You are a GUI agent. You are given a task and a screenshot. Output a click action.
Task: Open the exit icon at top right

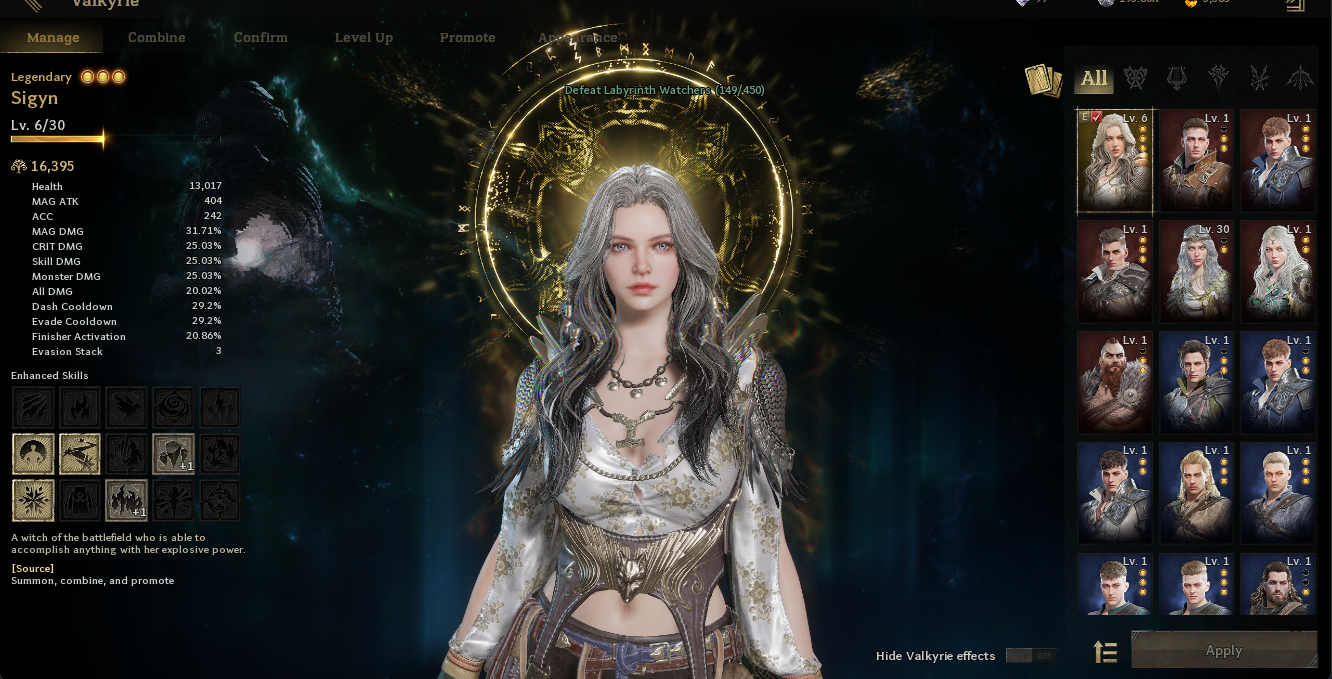tap(1295, 5)
